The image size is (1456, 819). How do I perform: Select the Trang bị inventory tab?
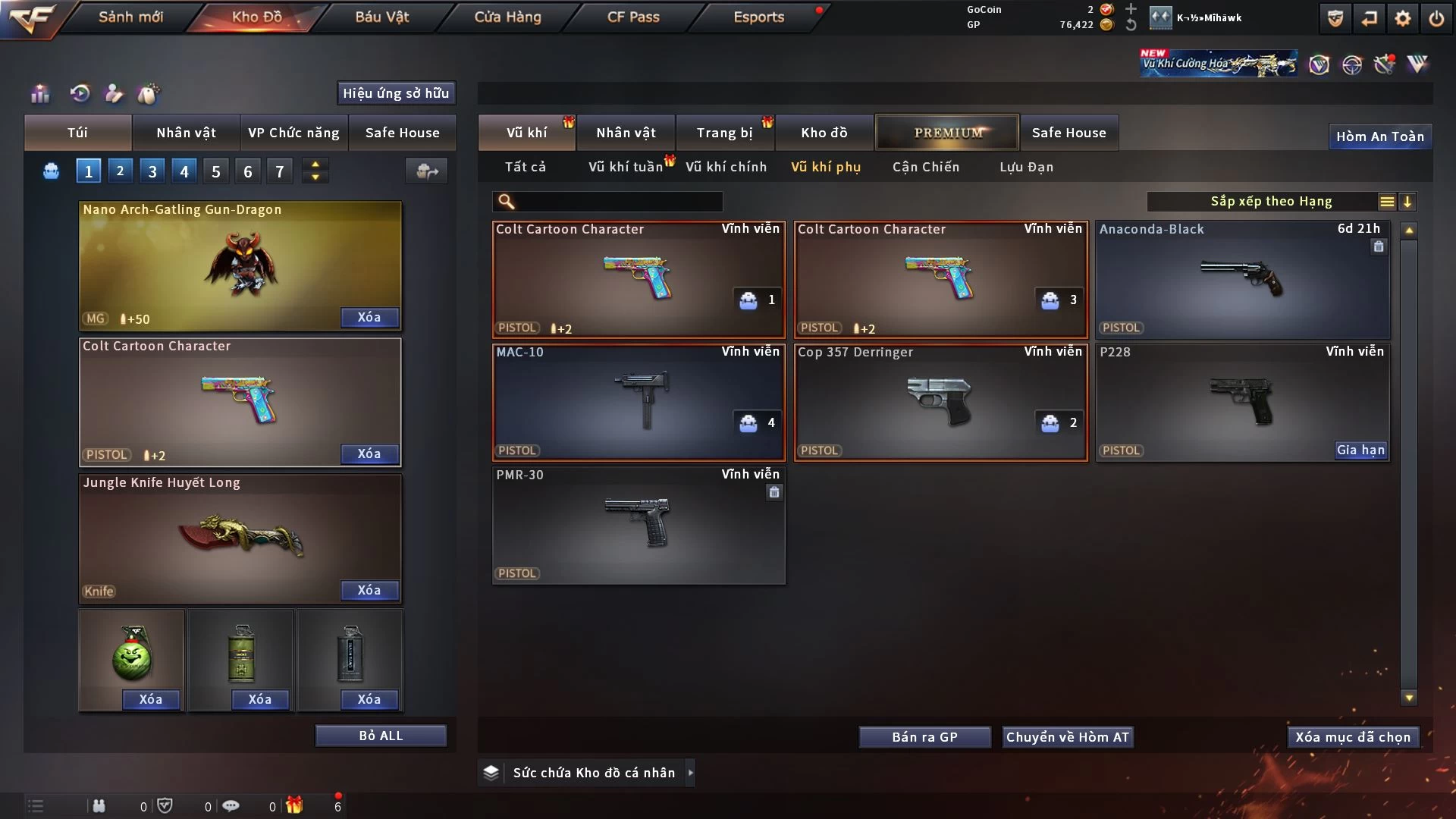[724, 133]
